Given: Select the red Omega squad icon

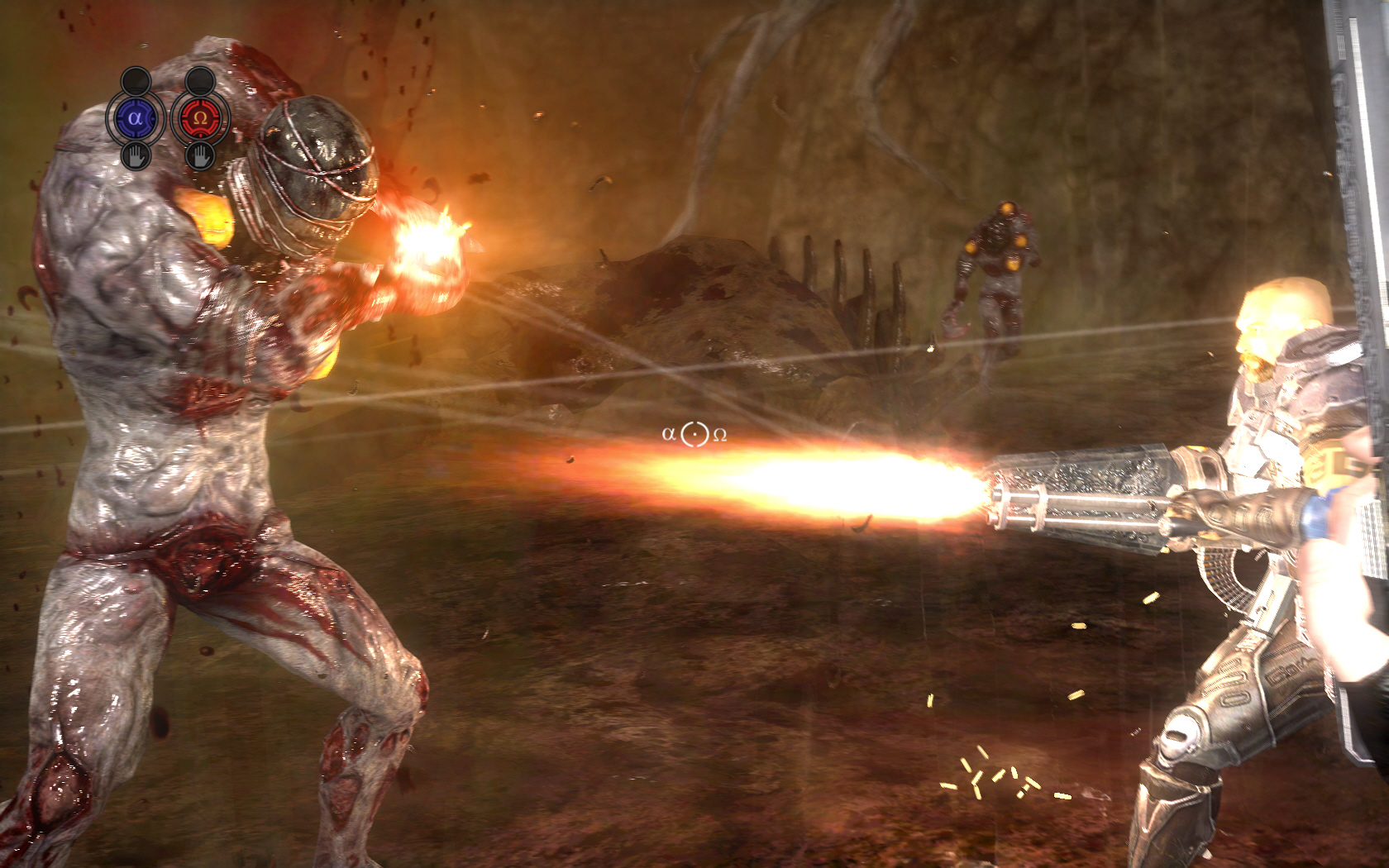Looking at the screenshot, I should coord(199,118).
